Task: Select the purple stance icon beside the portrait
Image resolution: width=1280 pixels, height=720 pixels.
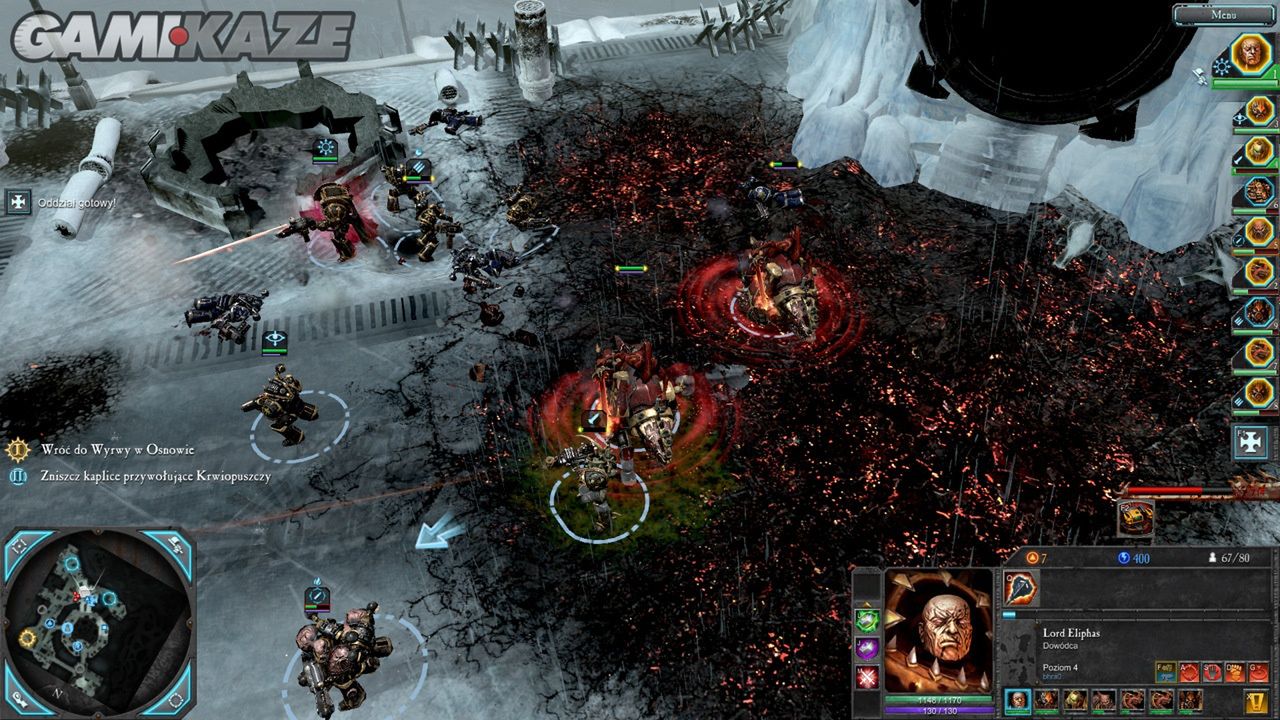Action: 866,648
